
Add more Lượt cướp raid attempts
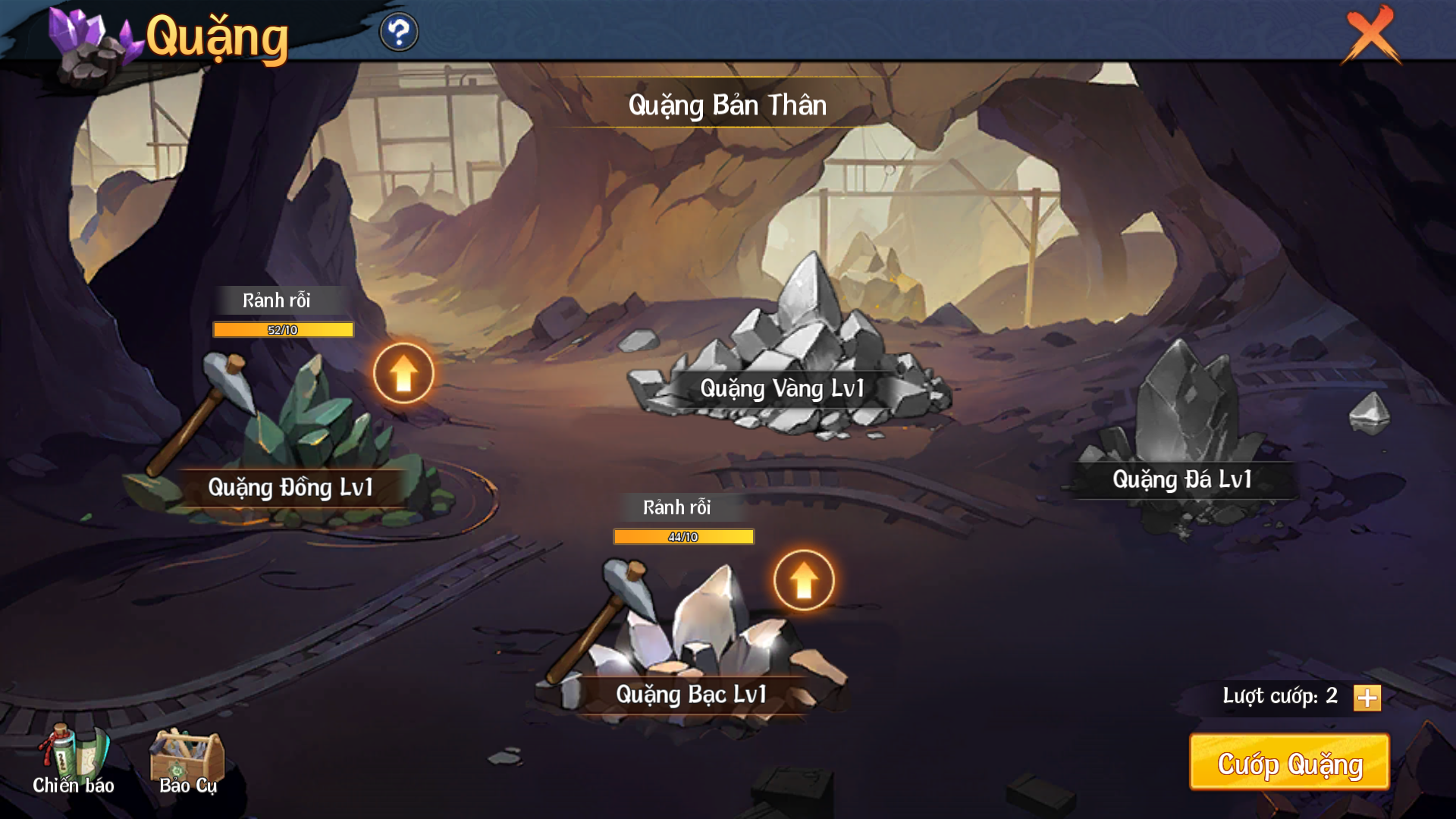click(1367, 698)
